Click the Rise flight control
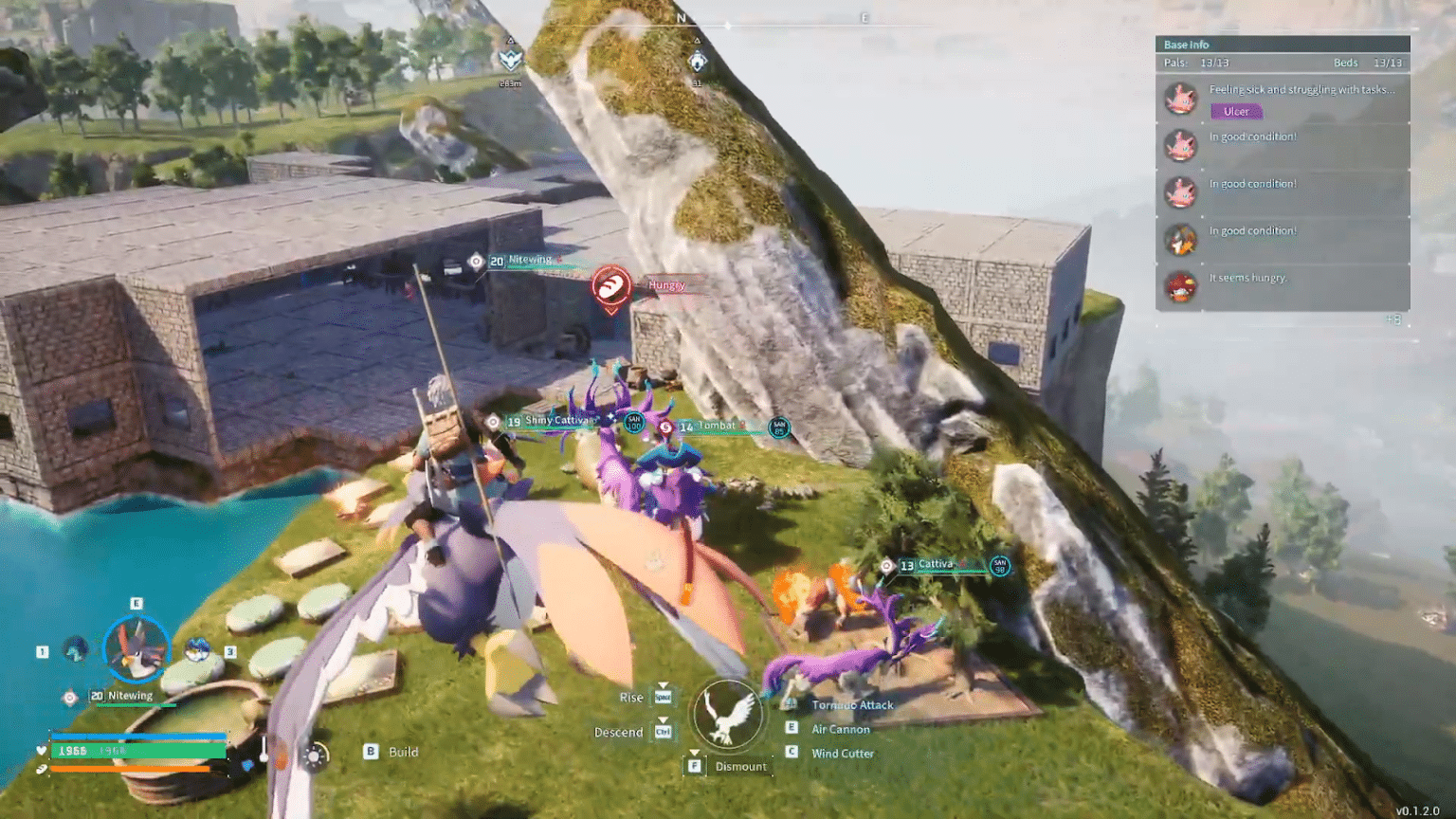The image size is (1456, 819). point(629,697)
